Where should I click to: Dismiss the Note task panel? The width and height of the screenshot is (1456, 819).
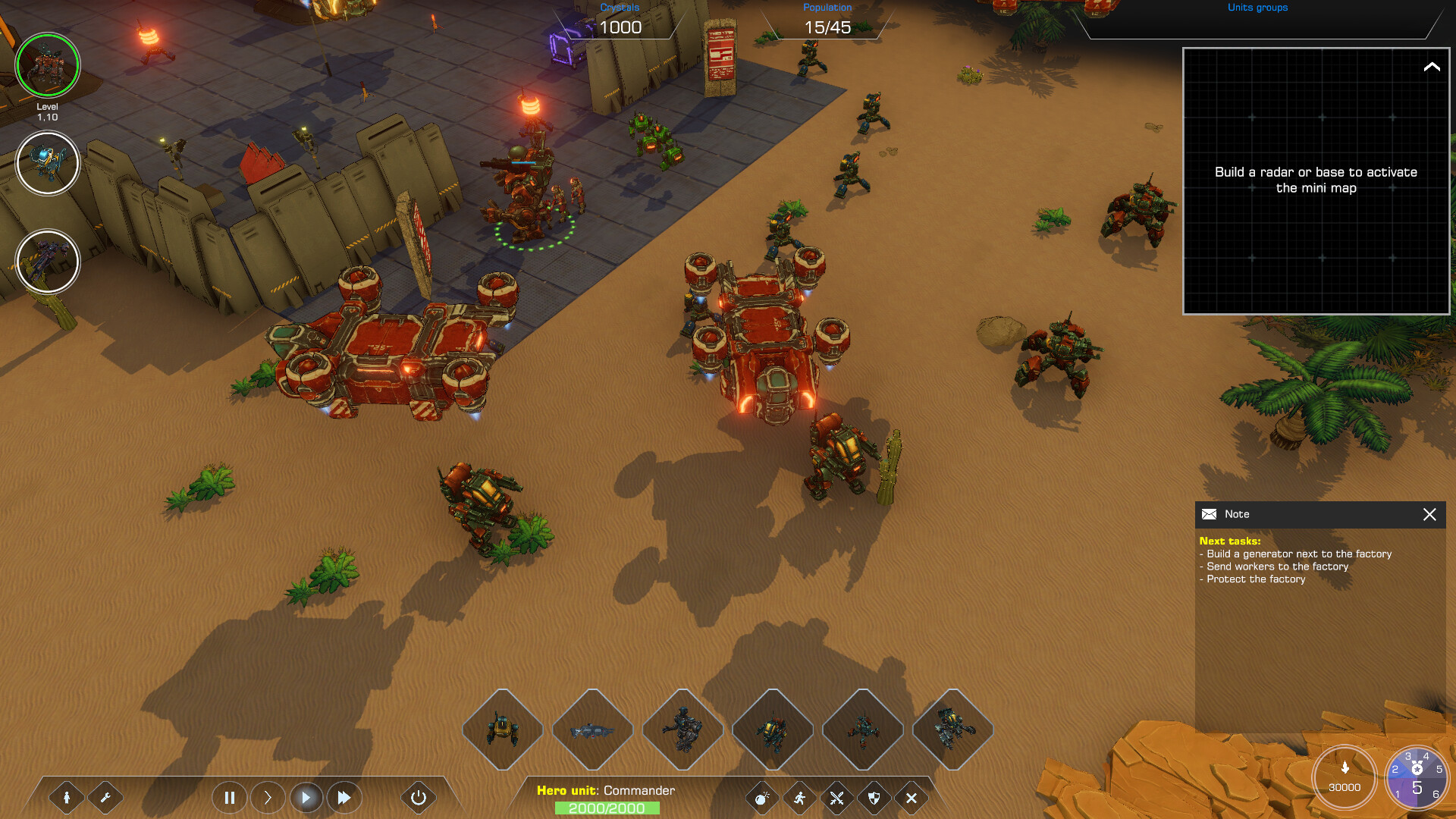1430,514
